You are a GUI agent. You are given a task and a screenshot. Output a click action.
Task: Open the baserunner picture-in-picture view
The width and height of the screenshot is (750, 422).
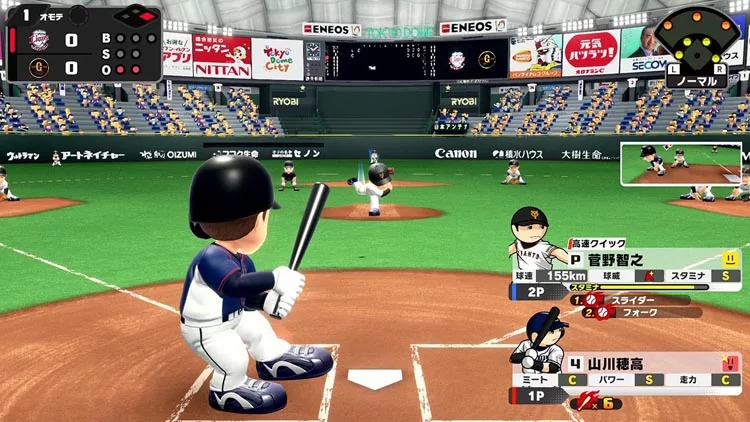tap(683, 164)
